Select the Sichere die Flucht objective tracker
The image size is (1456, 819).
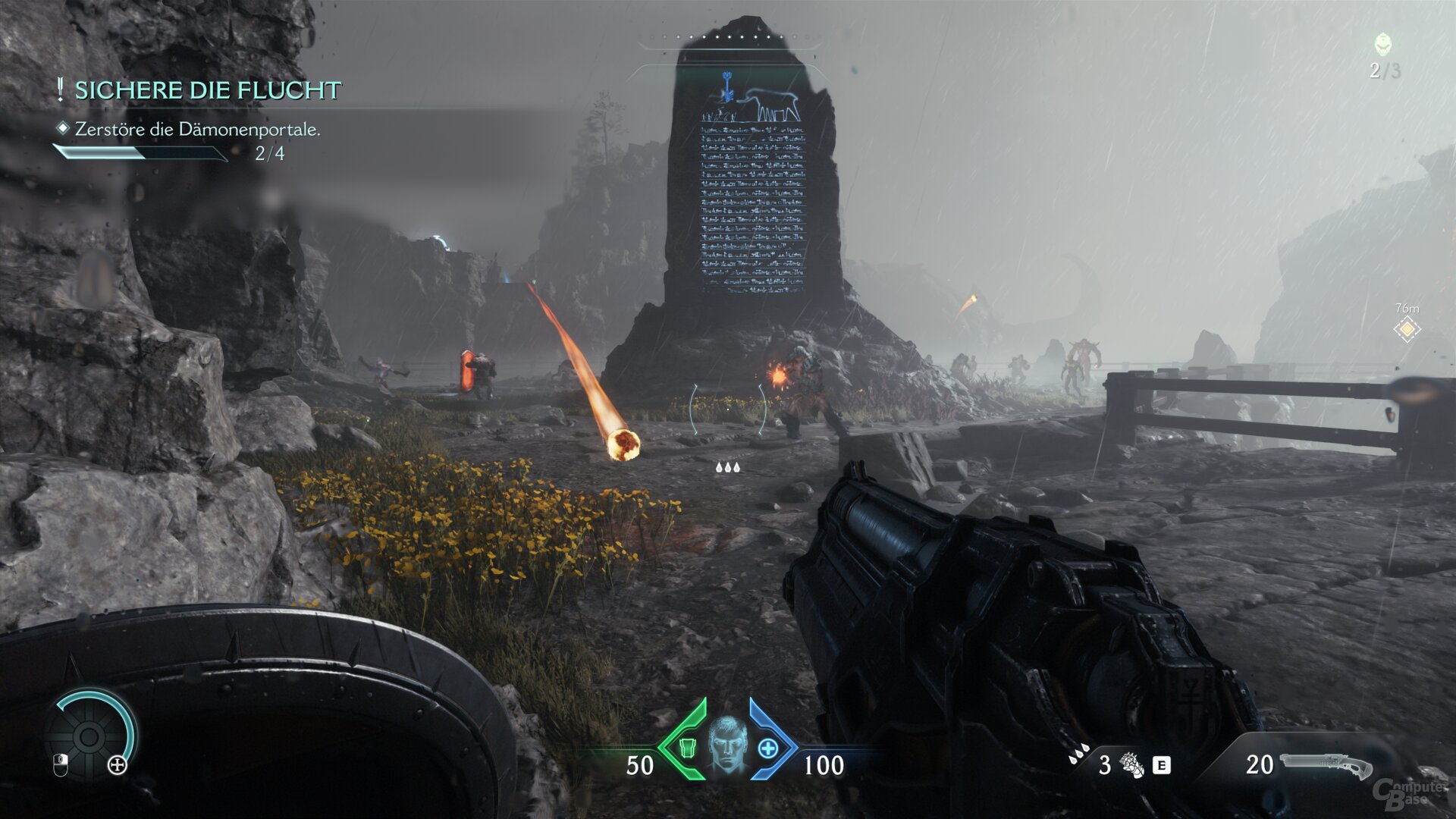tap(207, 90)
